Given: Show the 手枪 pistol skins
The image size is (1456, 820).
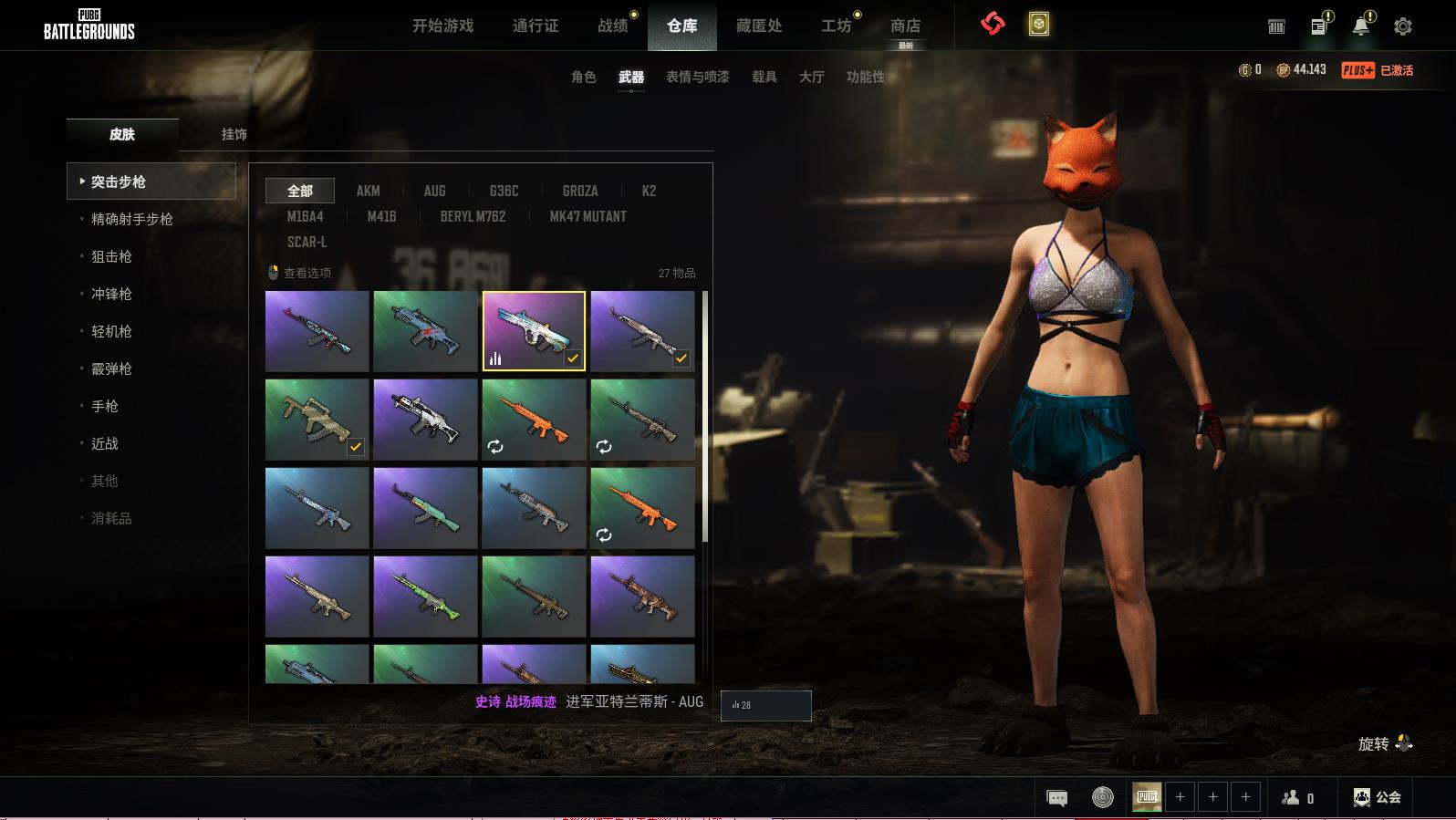Looking at the screenshot, I should coord(105,406).
